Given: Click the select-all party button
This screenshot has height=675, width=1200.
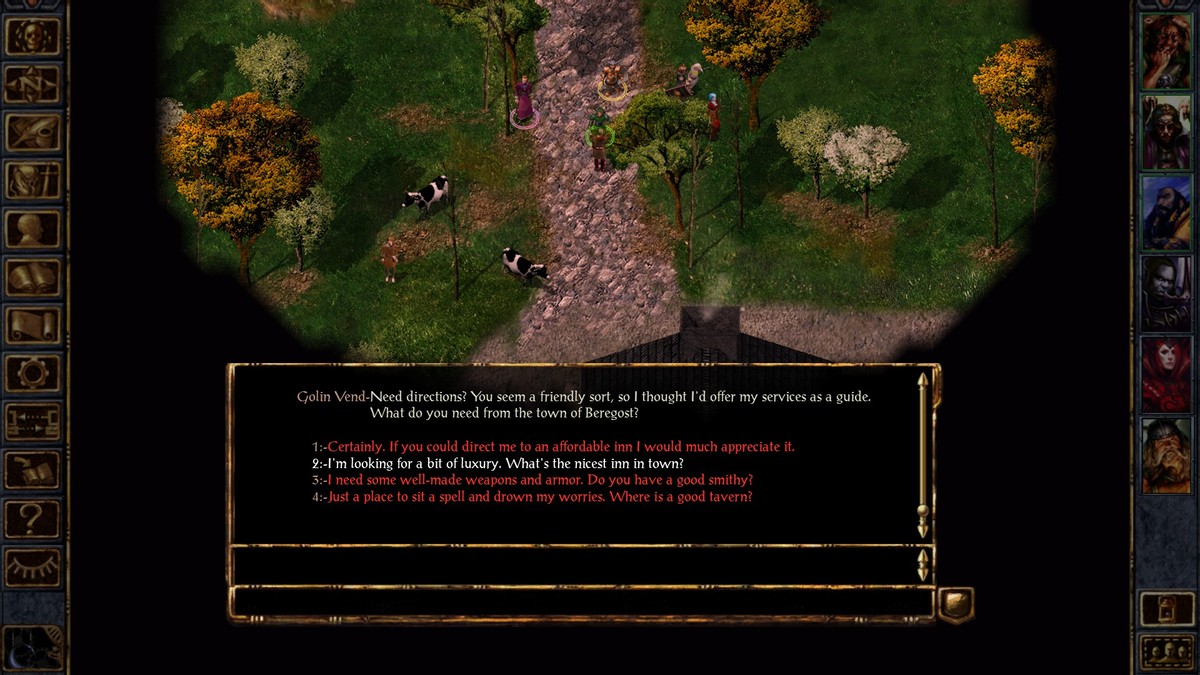Looking at the screenshot, I should pos(1166,652).
